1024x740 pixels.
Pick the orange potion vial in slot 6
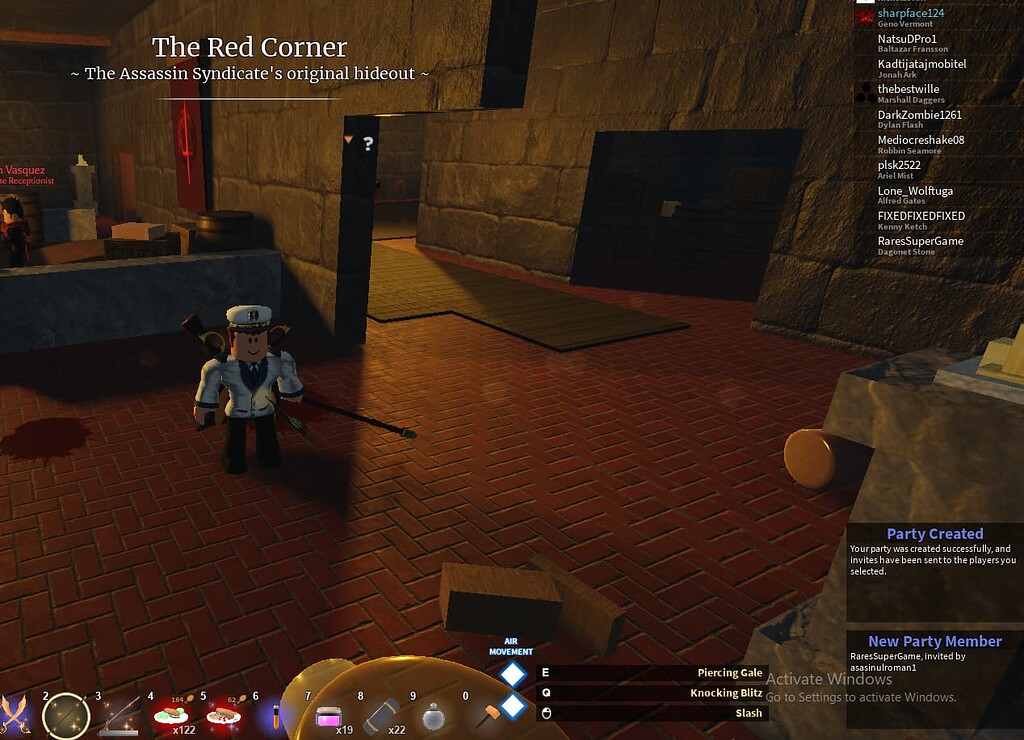(x=275, y=716)
